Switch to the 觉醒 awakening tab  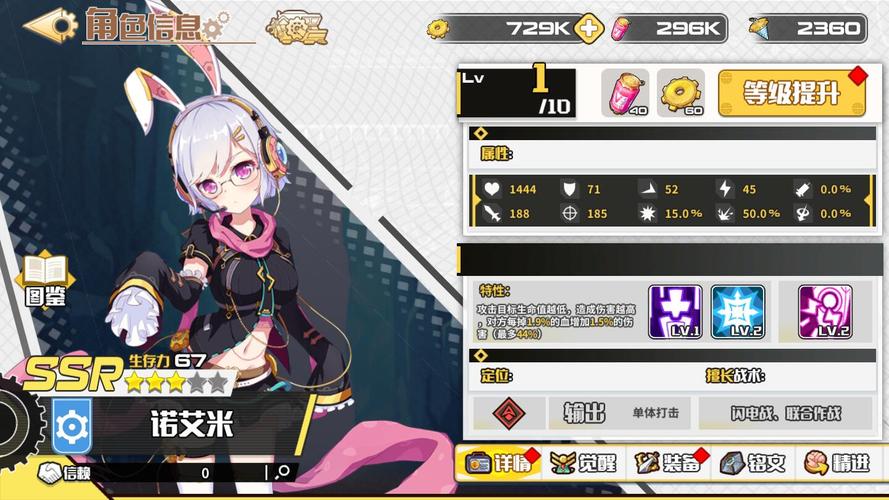(584, 463)
